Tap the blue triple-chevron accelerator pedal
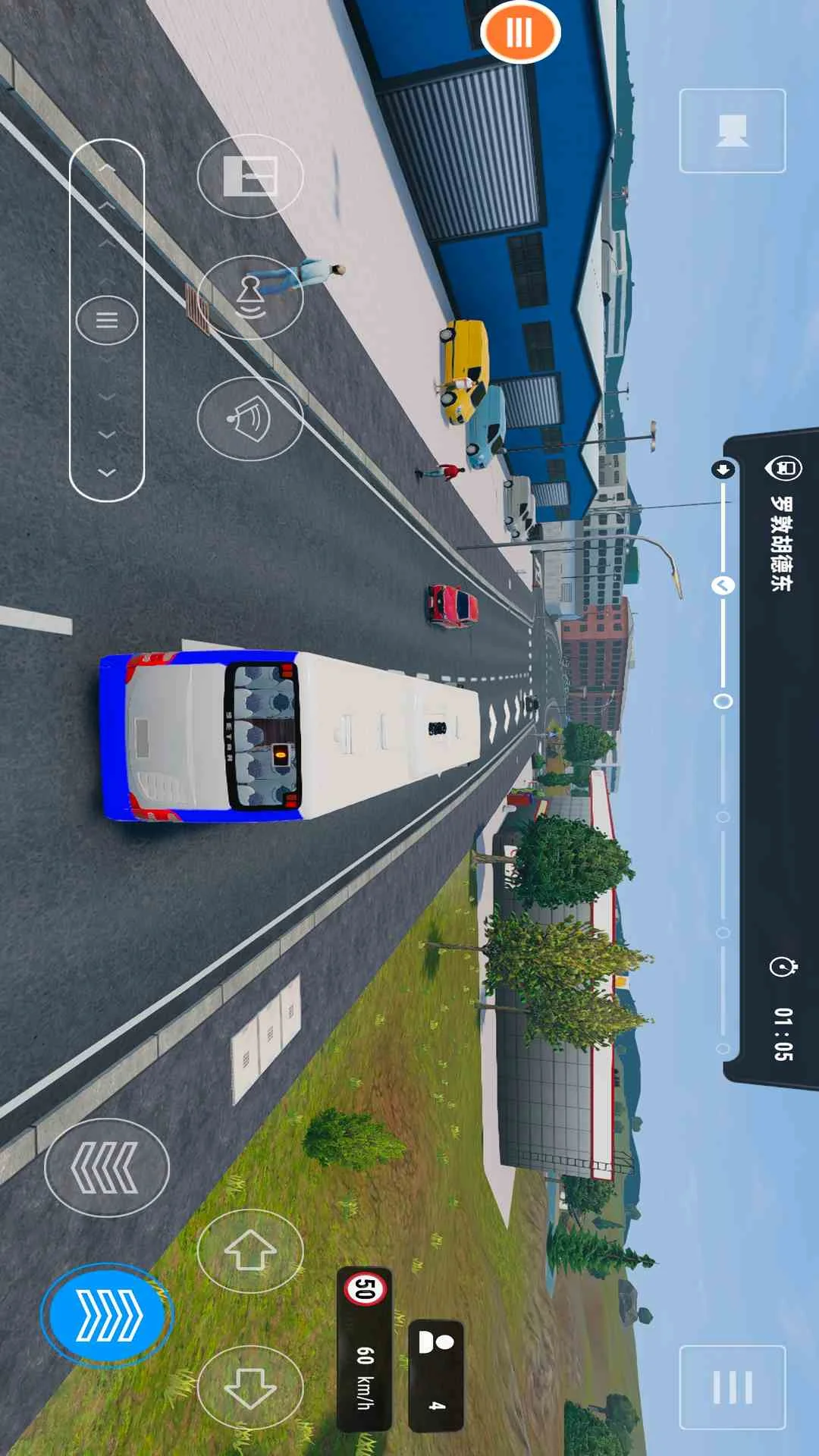This screenshot has height=1456, width=819. 106,1314
